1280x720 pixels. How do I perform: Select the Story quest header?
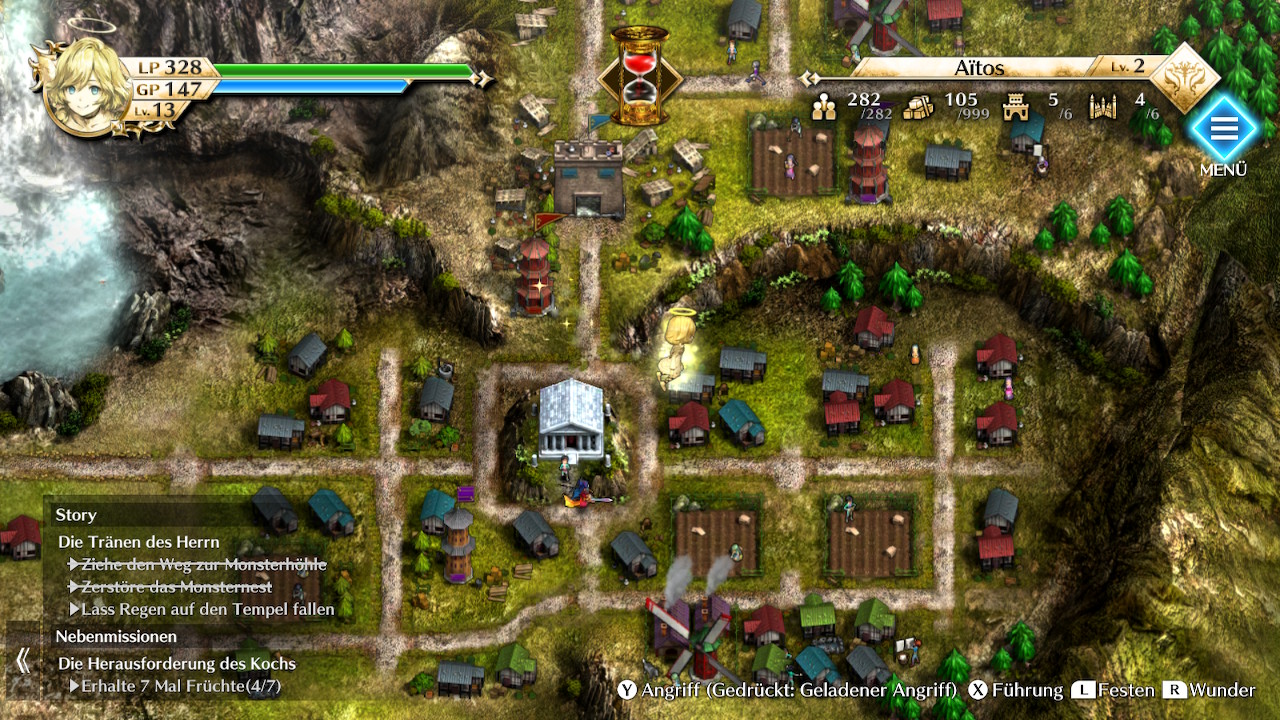[76, 515]
